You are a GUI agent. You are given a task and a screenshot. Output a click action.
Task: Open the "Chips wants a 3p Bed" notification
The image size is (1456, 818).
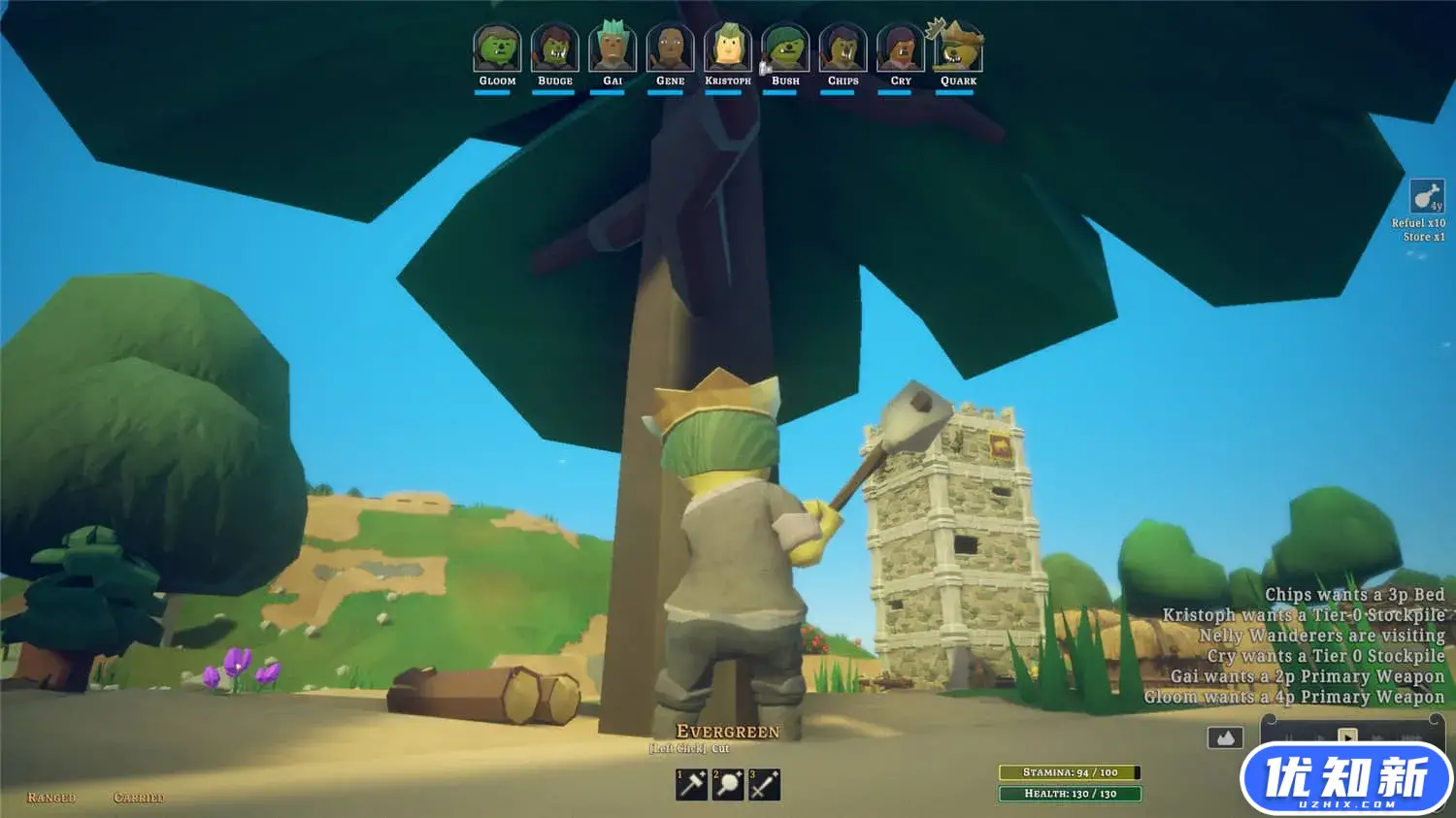click(x=1354, y=595)
